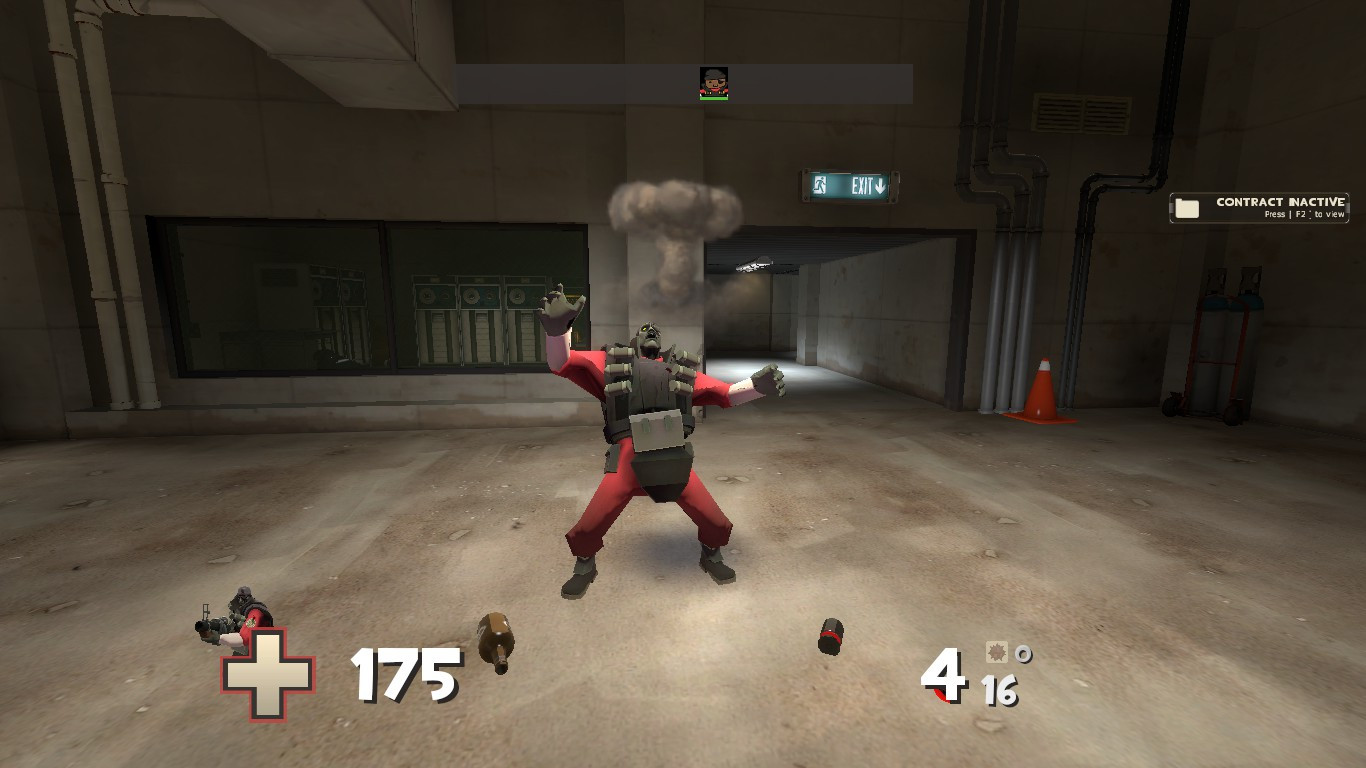Click the pixelated Demoman avatar above the dying enemy

714,79
